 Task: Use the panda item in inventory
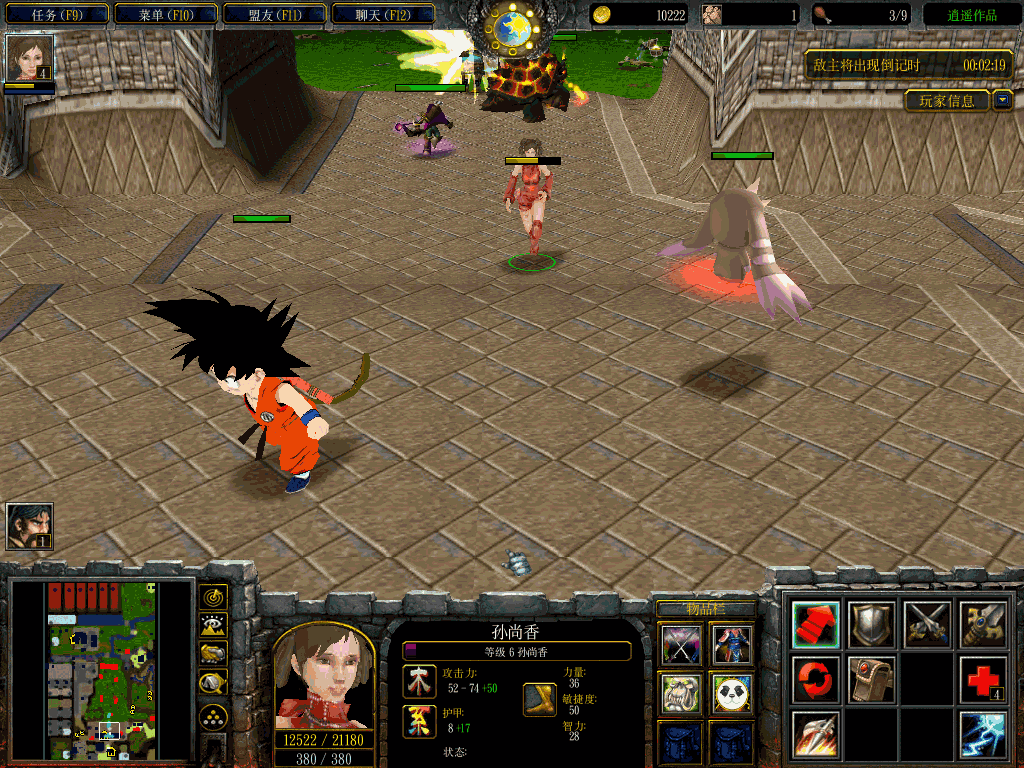coord(732,692)
